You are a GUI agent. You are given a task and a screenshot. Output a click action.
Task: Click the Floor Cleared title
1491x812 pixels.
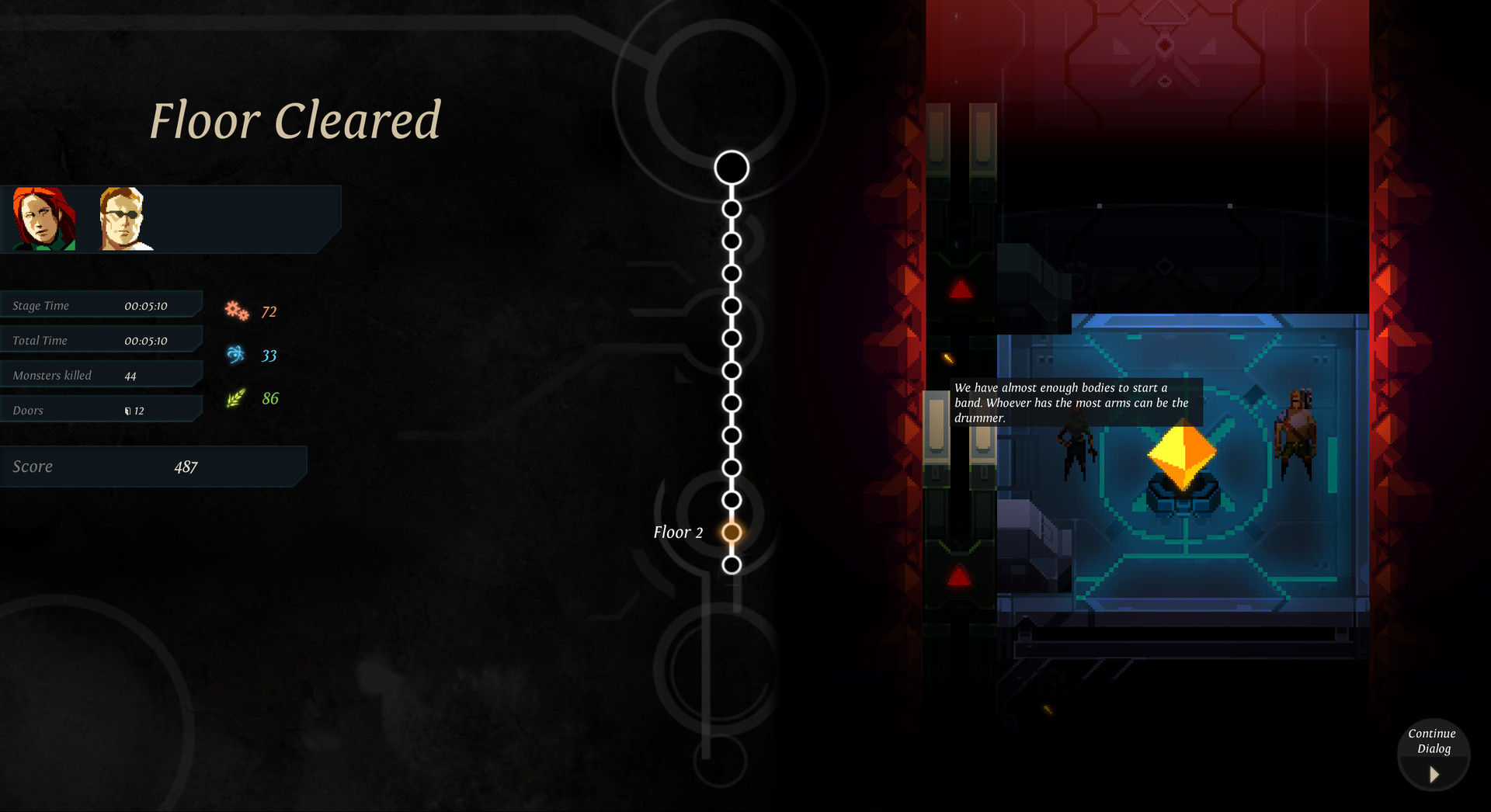[x=296, y=120]
